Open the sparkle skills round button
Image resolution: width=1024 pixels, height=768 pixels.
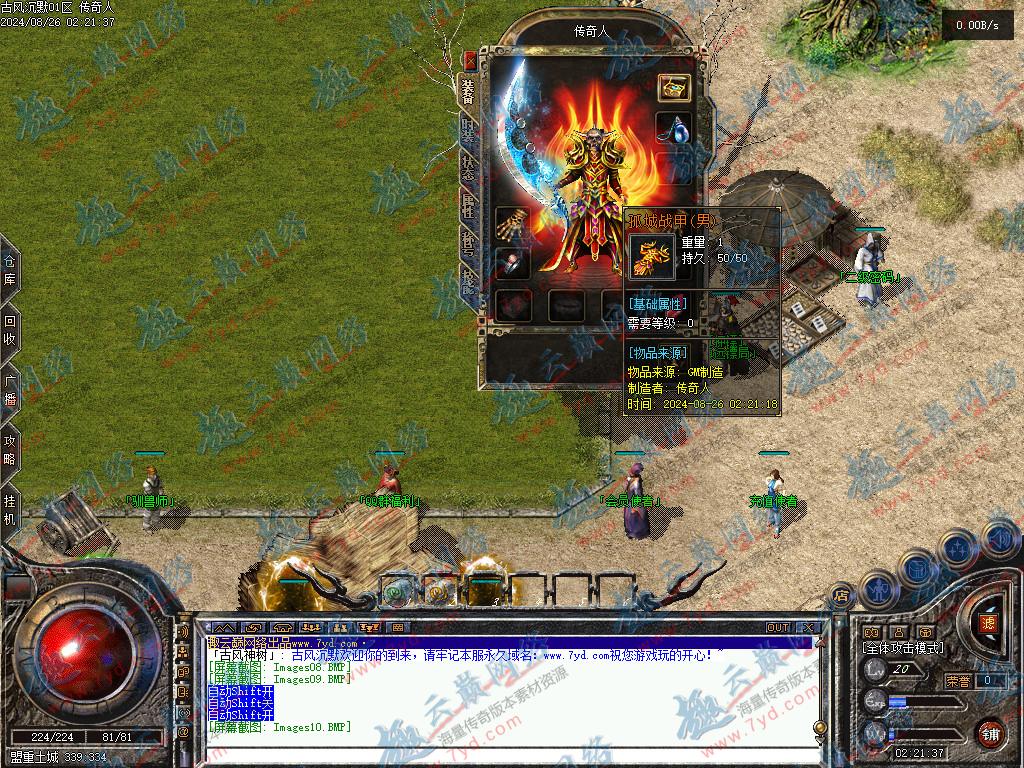click(958, 548)
